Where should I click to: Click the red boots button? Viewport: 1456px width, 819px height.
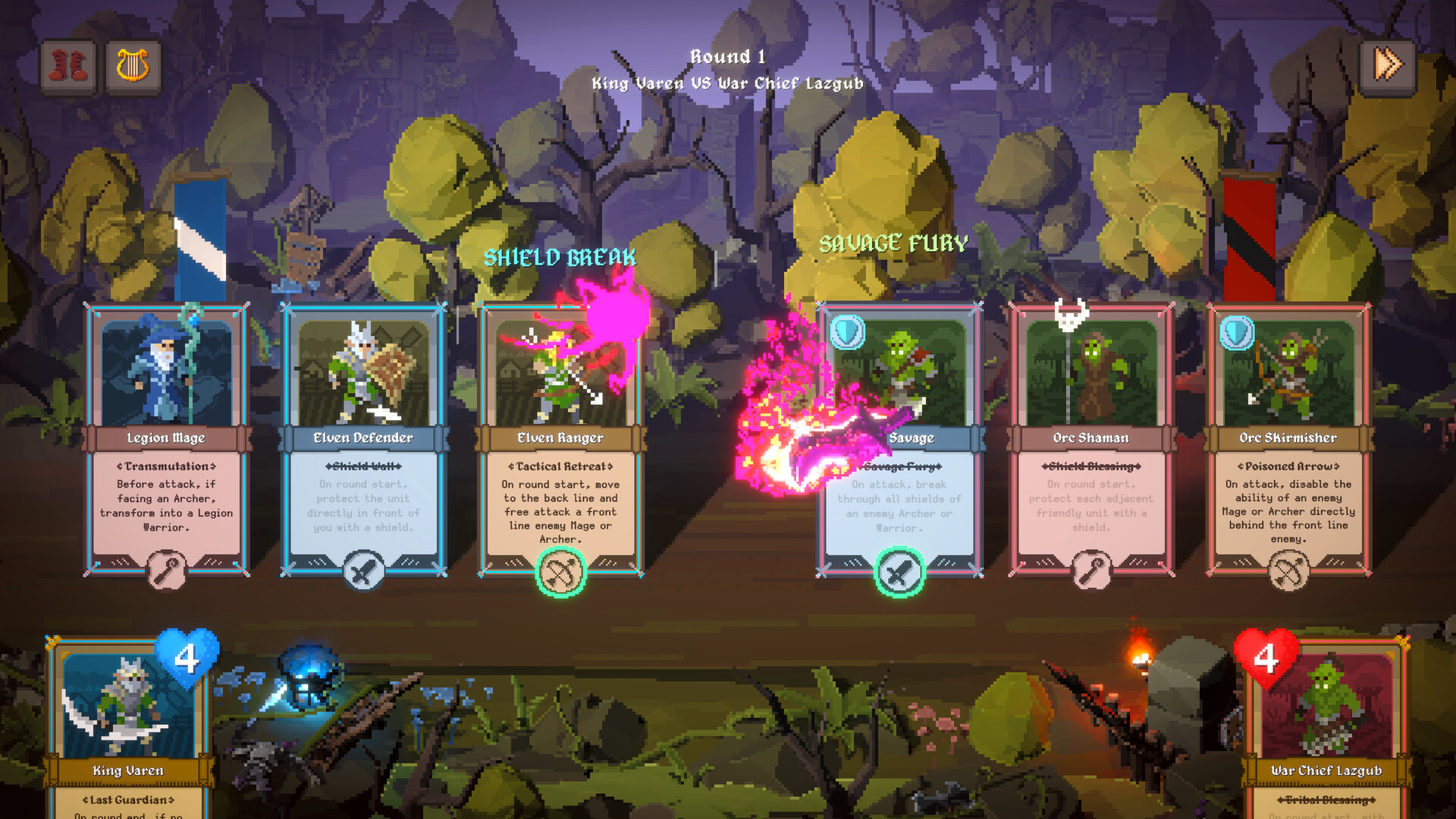point(68,67)
